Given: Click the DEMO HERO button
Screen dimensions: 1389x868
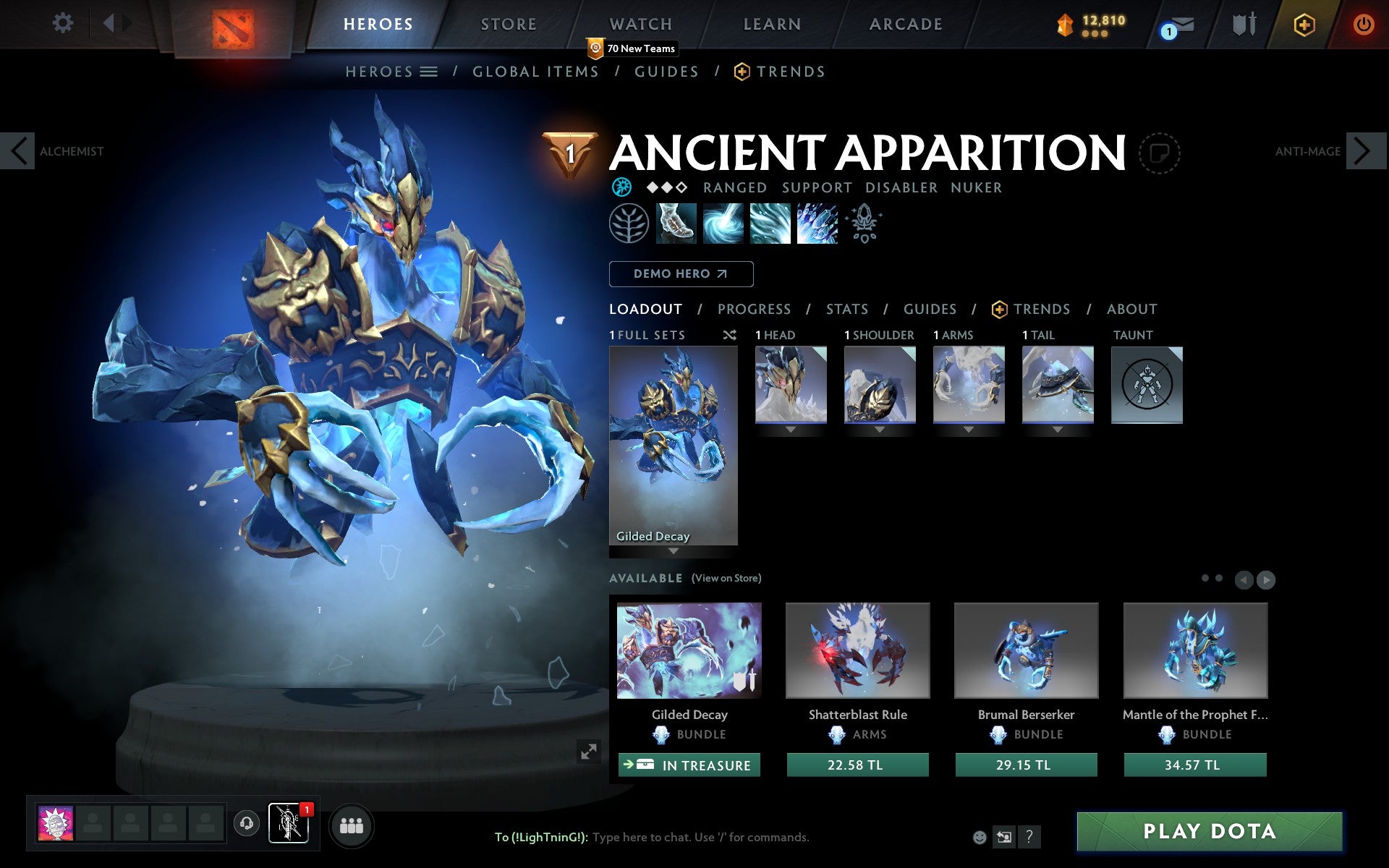Looking at the screenshot, I should 681,274.
